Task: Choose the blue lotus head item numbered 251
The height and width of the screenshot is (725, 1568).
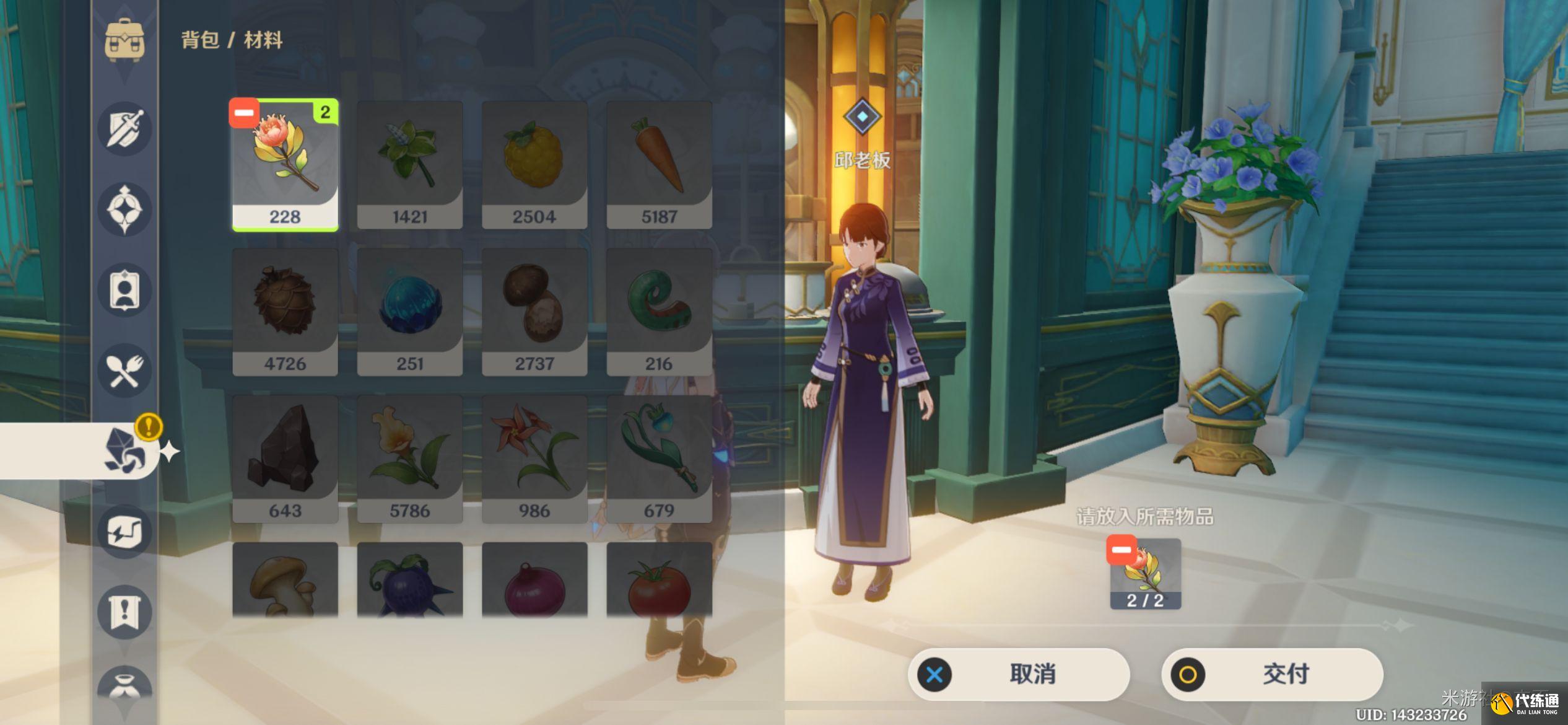Action: (410, 312)
